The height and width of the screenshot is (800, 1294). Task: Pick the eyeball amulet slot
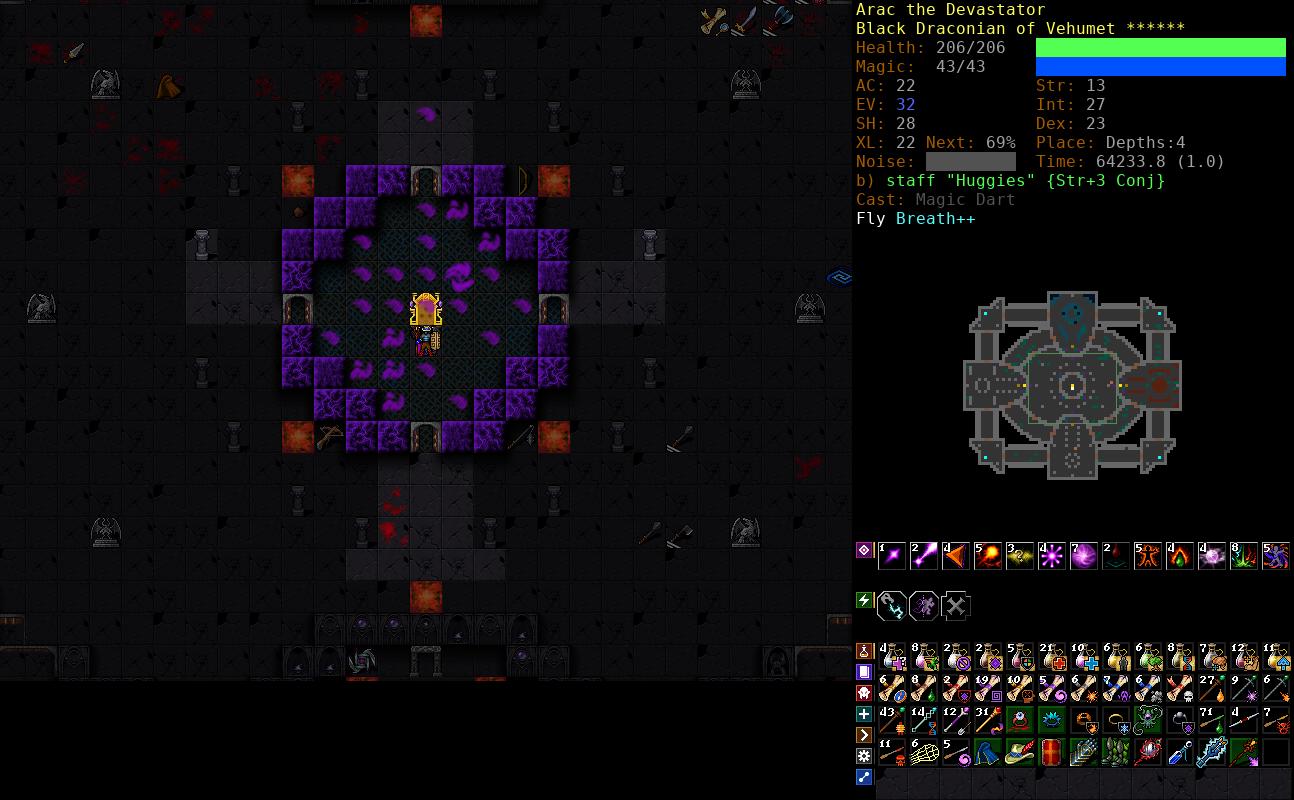point(1020,720)
